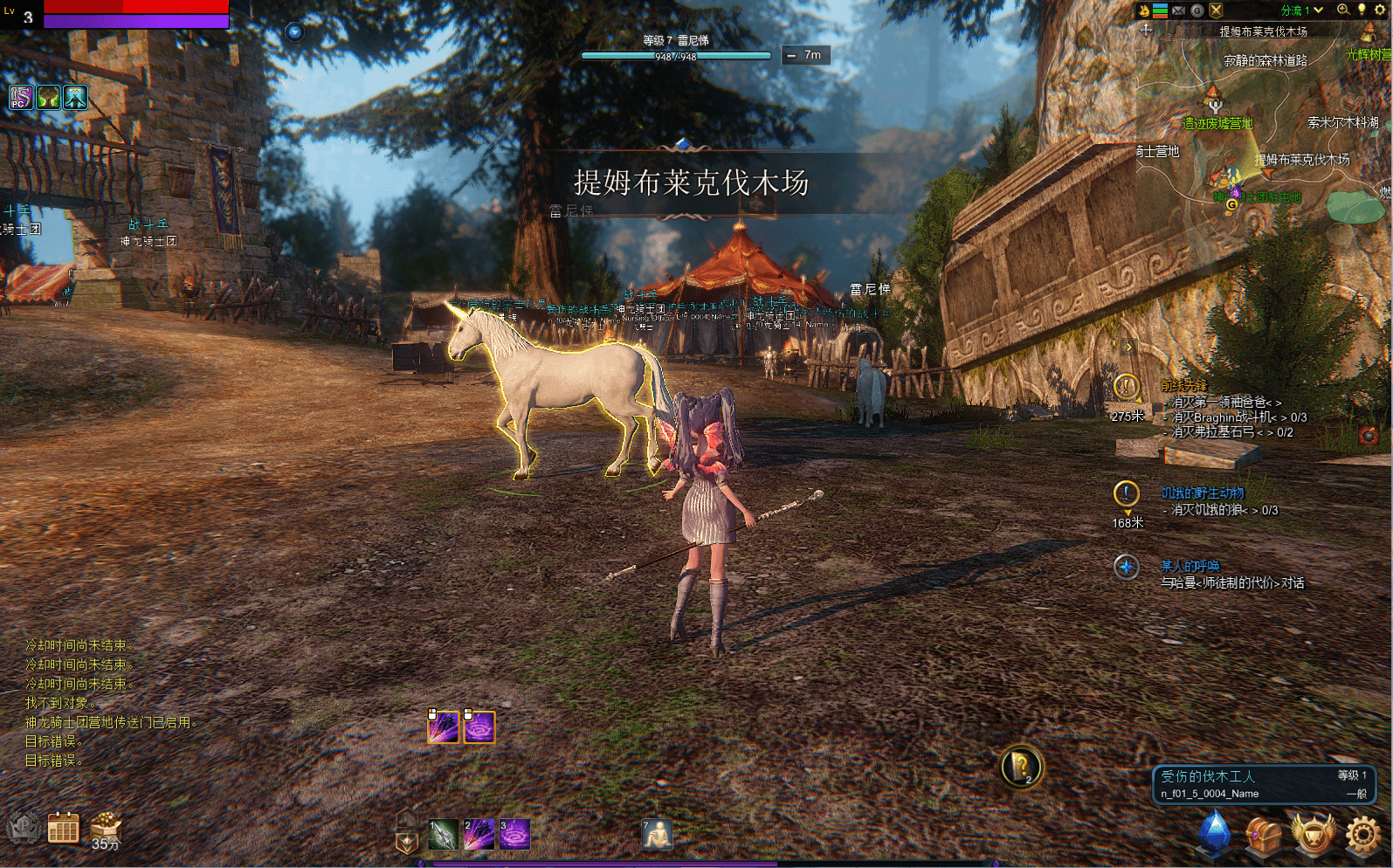Image resolution: width=1393 pixels, height=868 pixels.
Task: Select the spear skill in hotbar slot 1
Action: [442, 833]
